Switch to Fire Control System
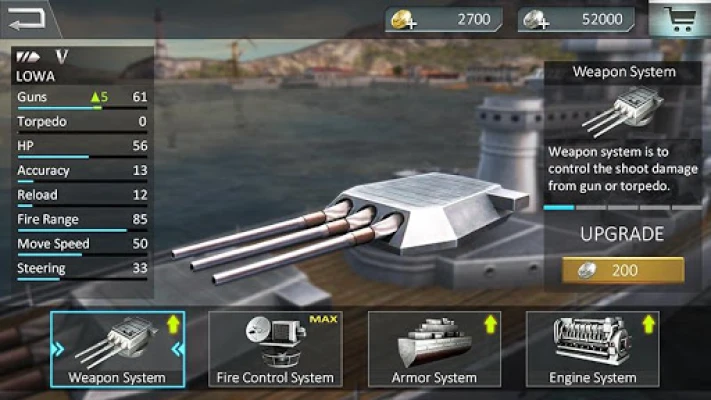The image size is (711, 400). [275, 349]
